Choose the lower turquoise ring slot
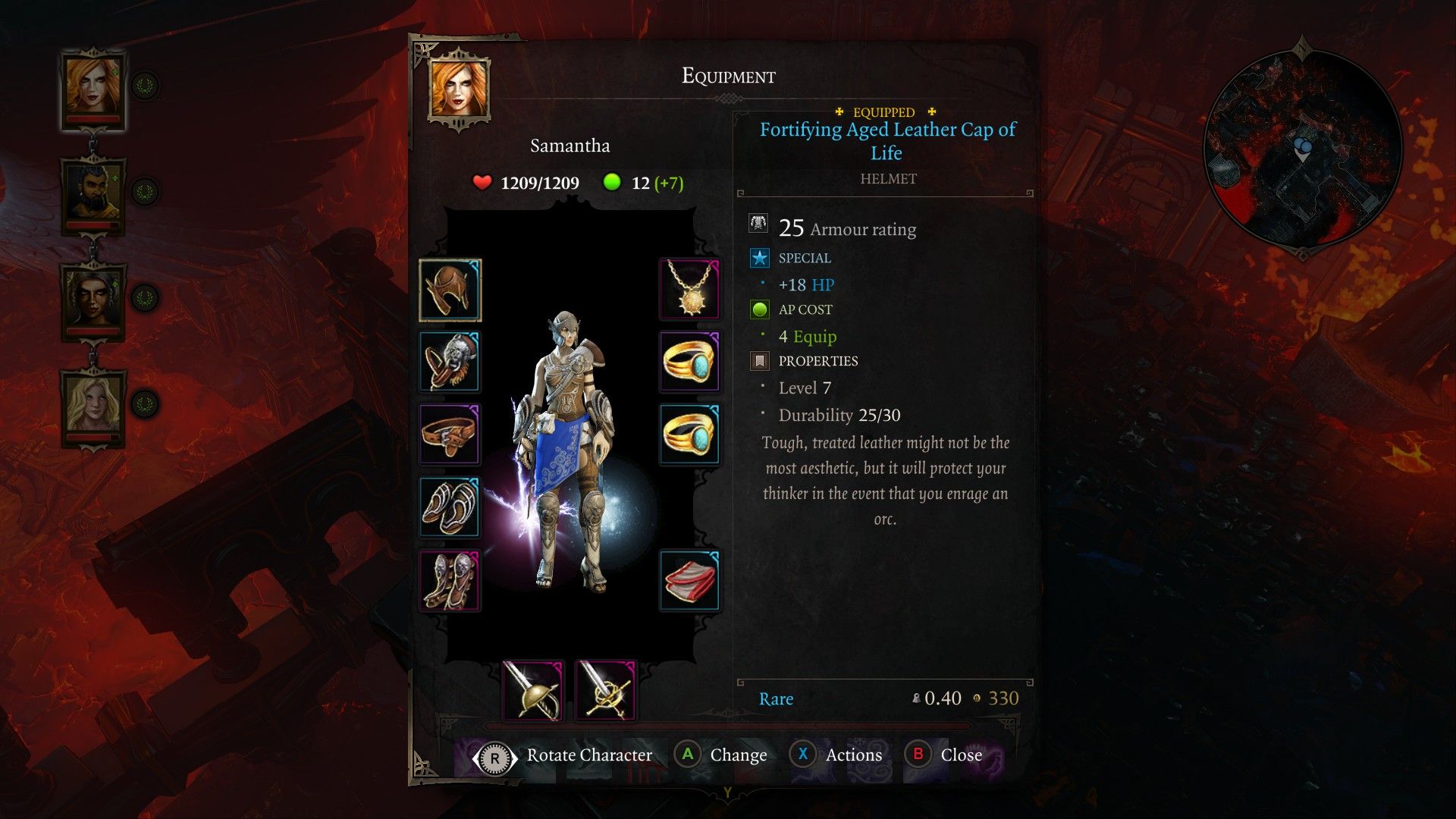This screenshot has height=819, width=1456. pos(689,435)
